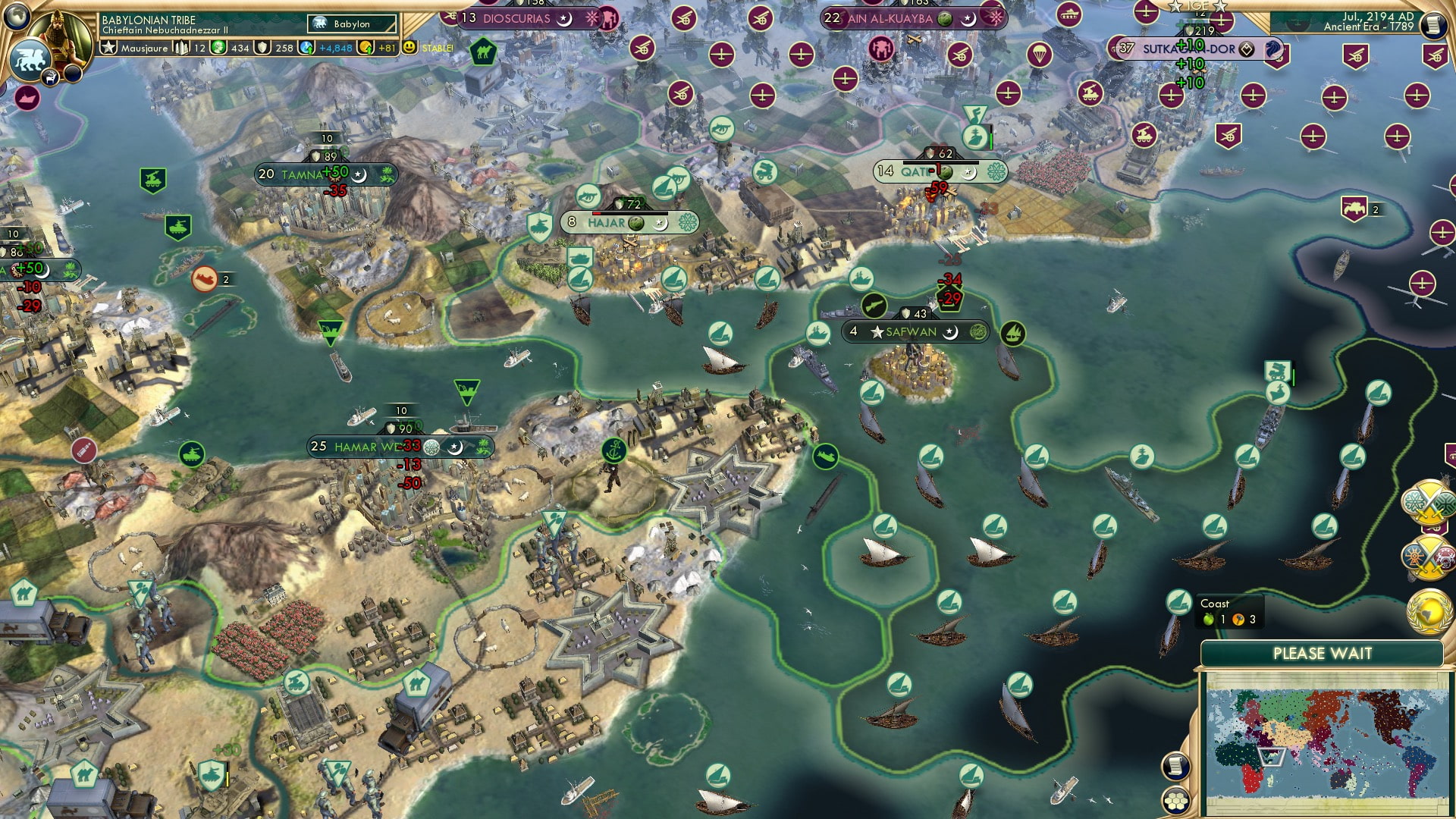Click the gold coin icon showing +81
This screenshot has height=819, width=1456.
tap(366, 48)
